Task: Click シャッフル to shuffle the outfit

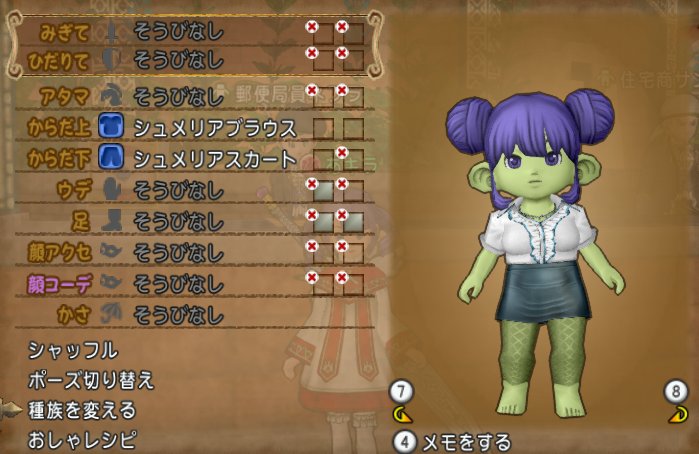Action: [73, 350]
